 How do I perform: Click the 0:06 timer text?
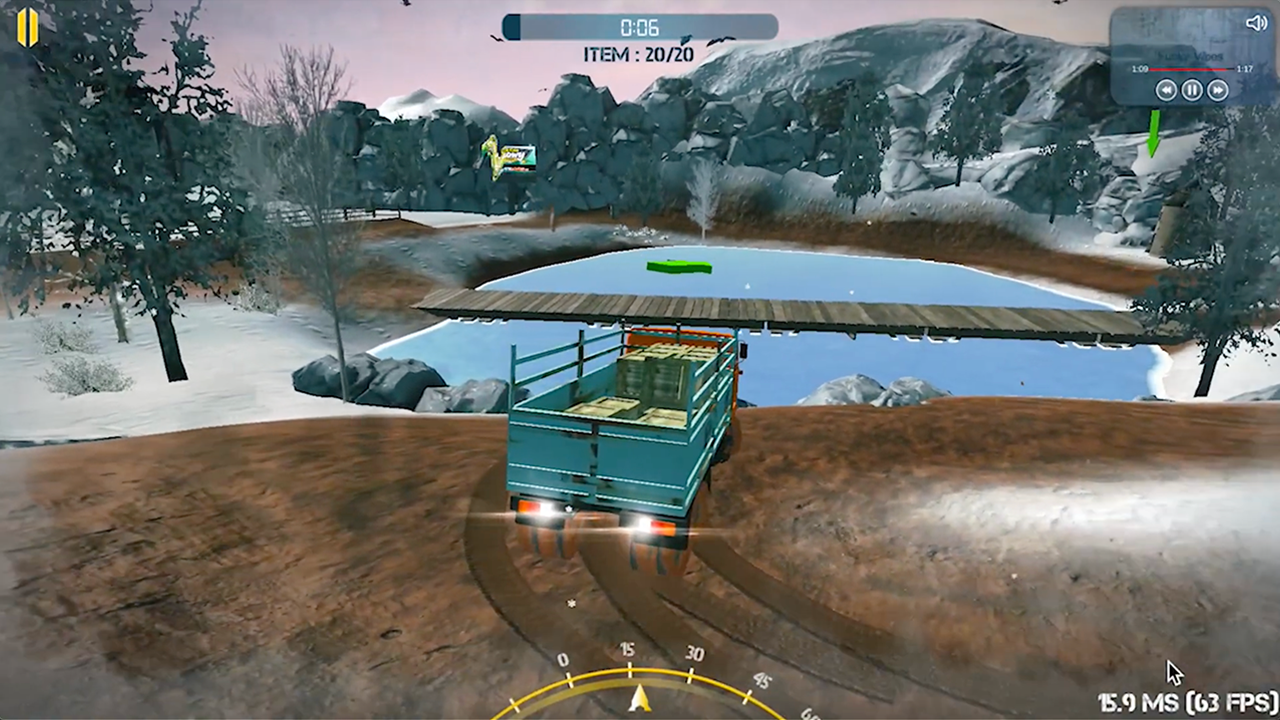point(640,28)
